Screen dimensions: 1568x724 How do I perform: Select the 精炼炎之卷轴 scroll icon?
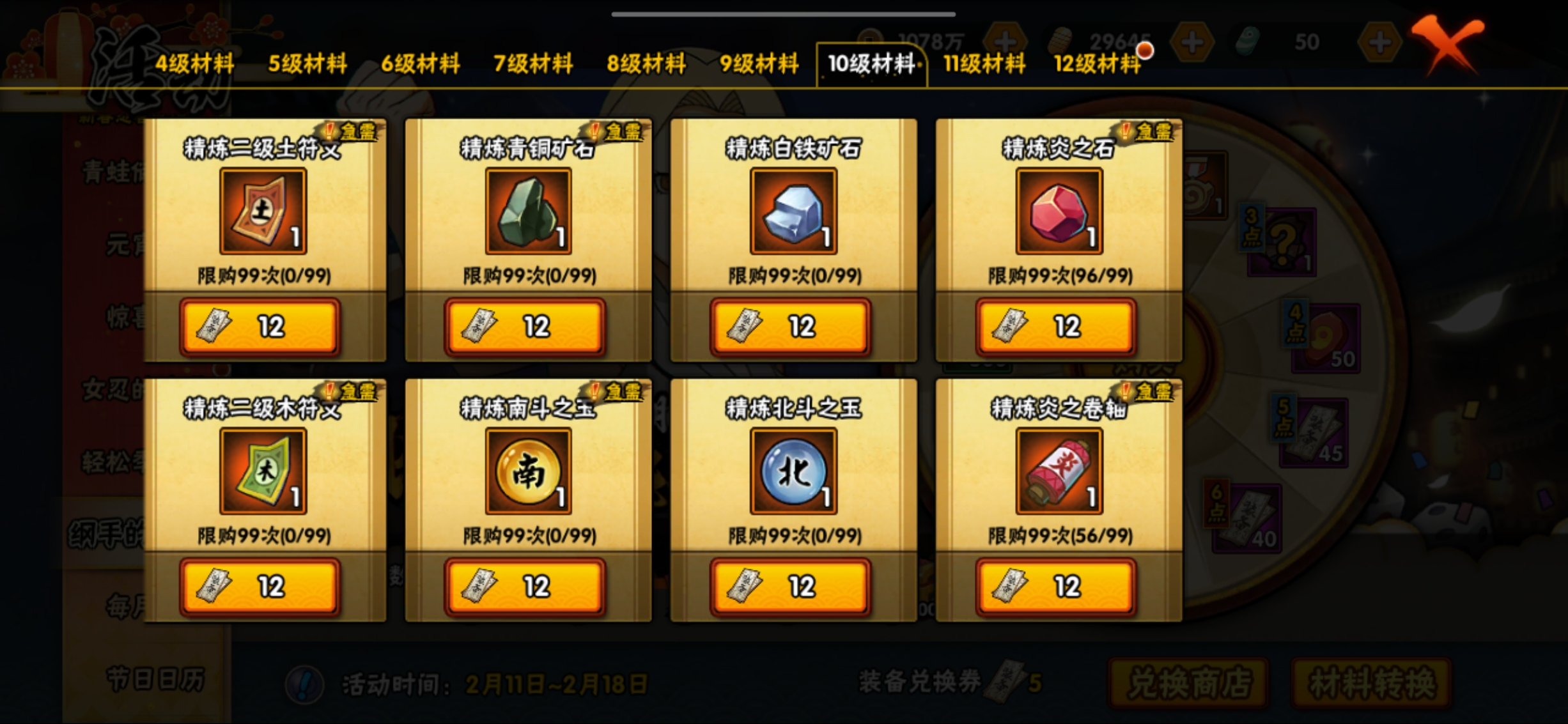(x=1058, y=471)
